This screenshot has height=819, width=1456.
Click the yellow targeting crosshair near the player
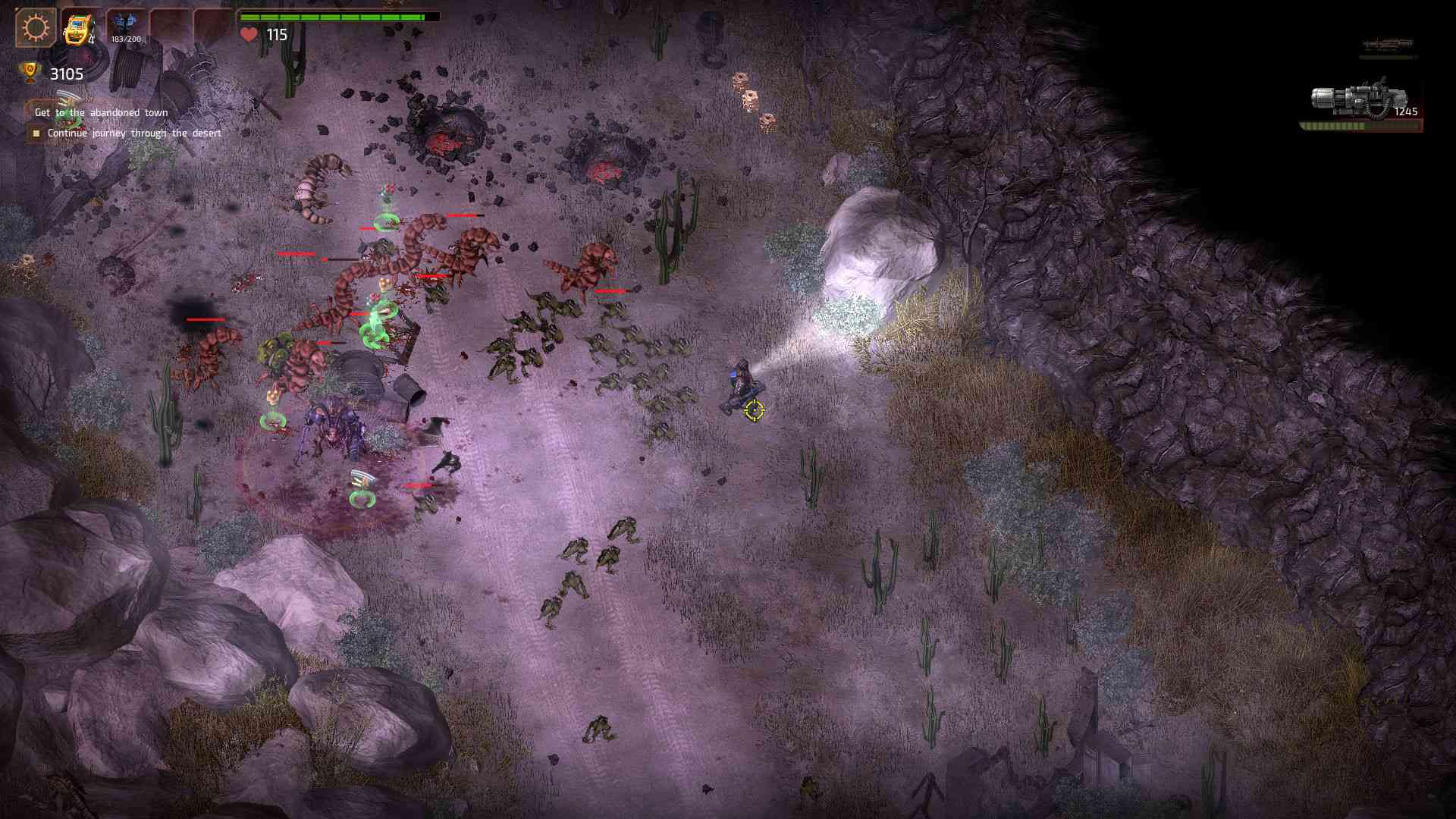pos(753,411)
